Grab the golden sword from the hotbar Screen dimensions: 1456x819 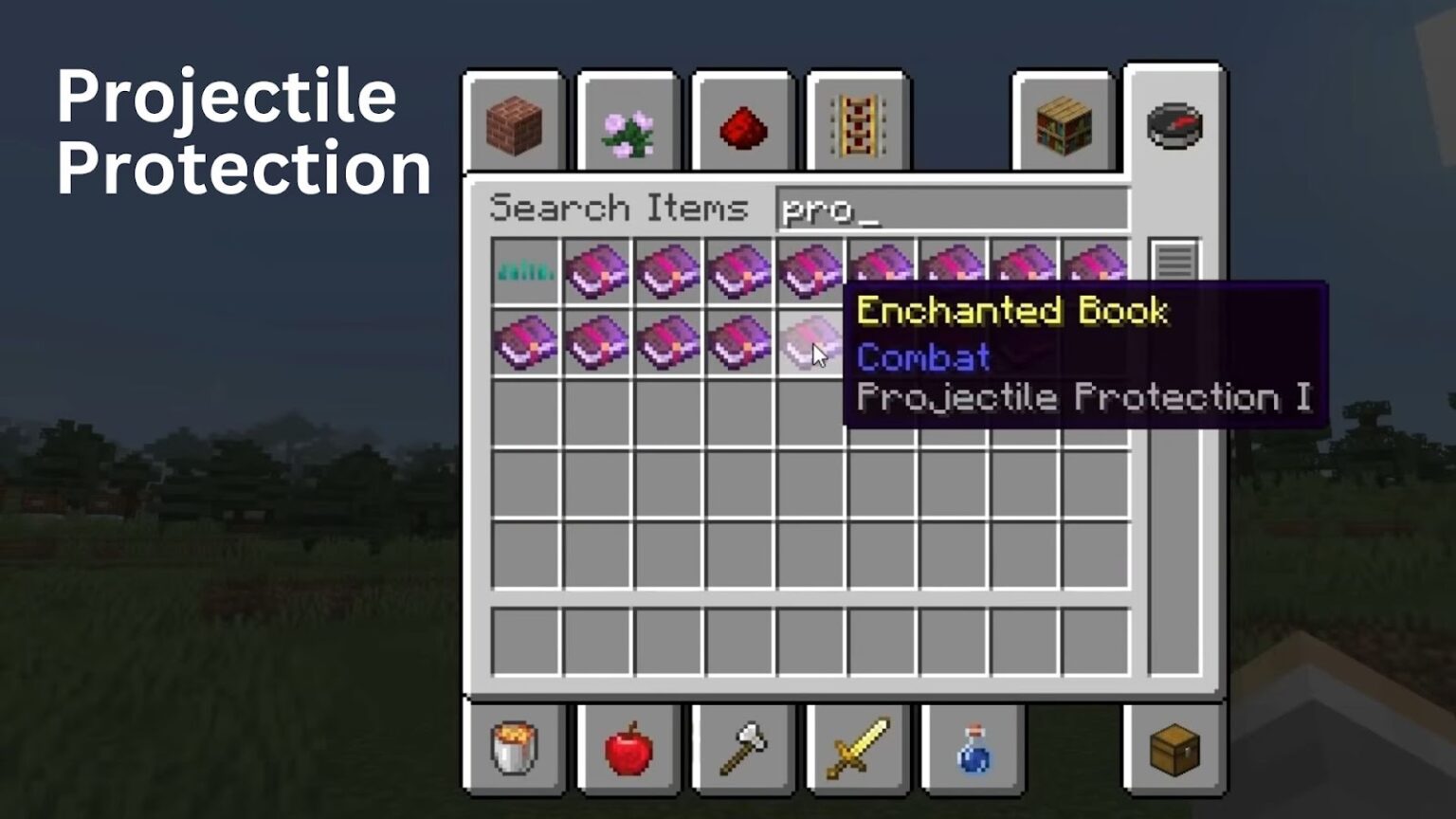coord(858,749)
